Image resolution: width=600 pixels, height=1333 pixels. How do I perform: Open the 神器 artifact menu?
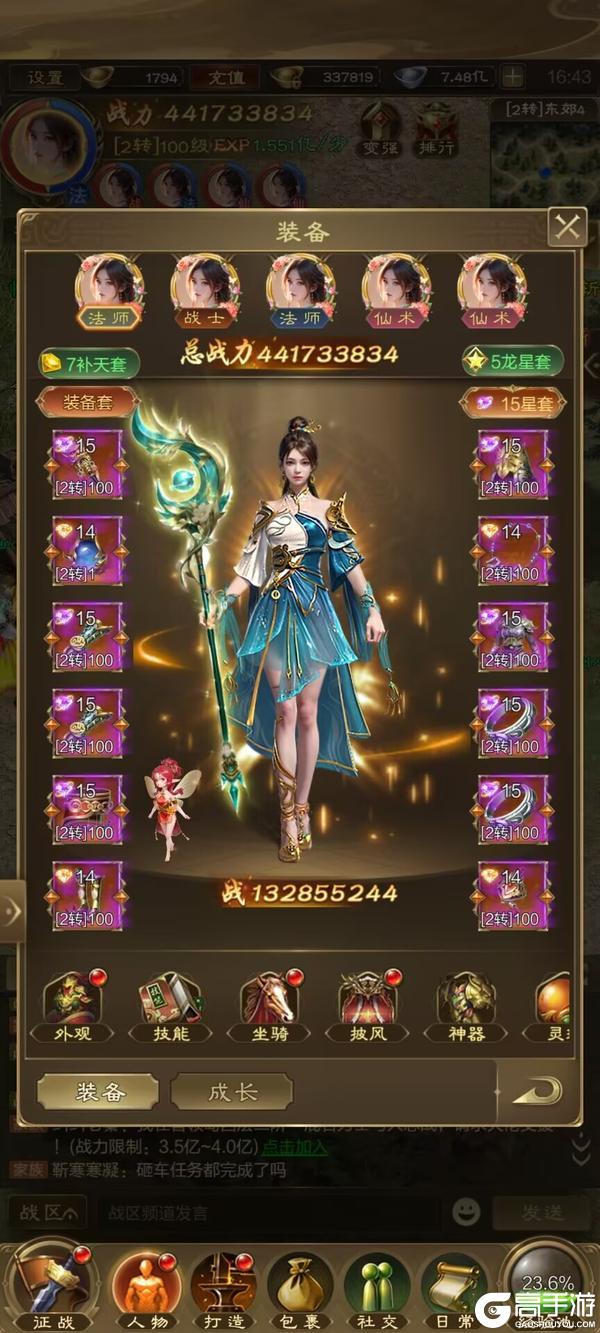click(465, 1006)
